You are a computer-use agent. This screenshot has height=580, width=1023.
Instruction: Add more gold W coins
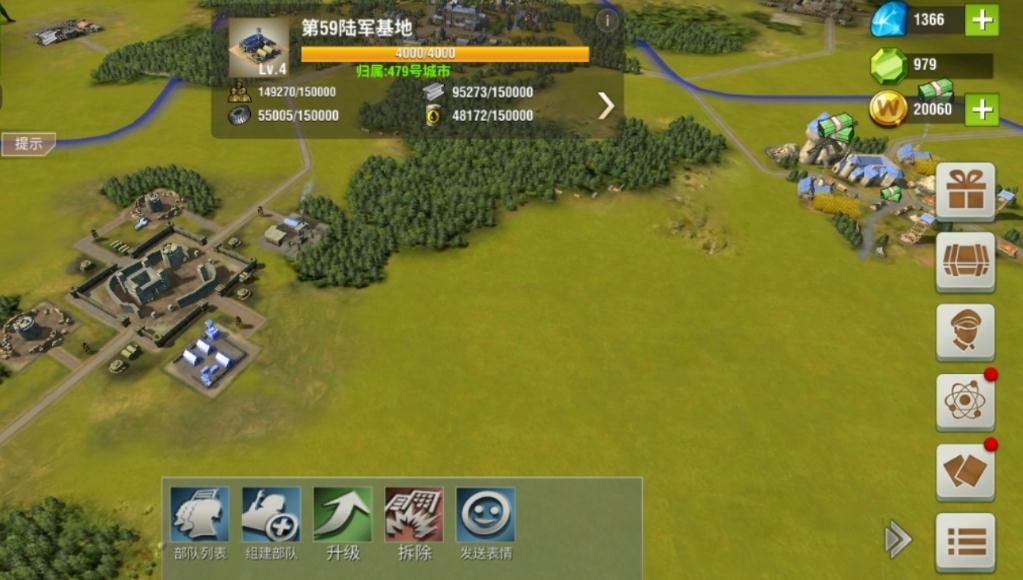click(982, 109)
